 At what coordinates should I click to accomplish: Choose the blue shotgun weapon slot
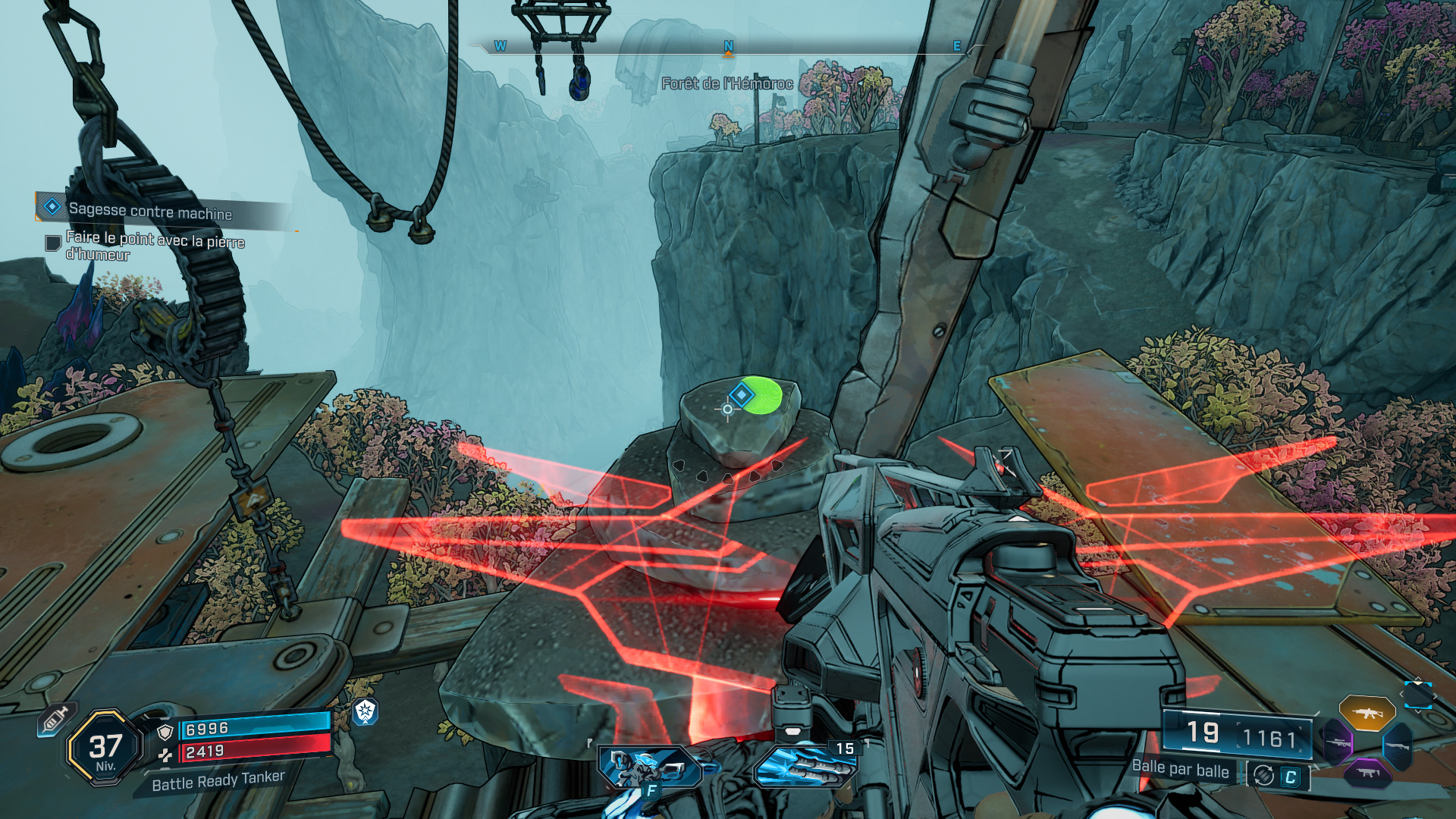click(x=1396, y=745)
